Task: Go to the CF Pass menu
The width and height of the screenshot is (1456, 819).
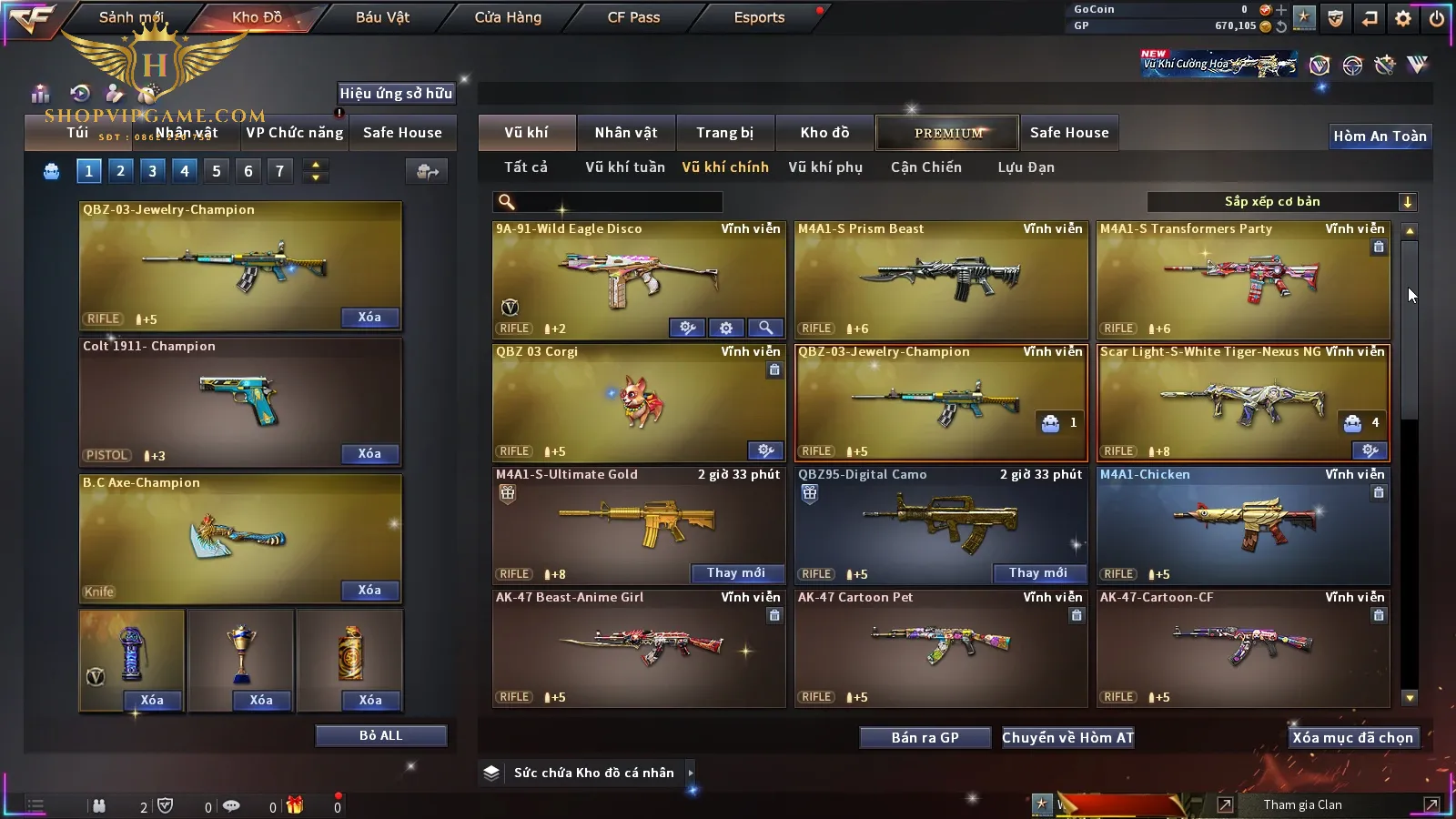Action: (x=633, y=17)
